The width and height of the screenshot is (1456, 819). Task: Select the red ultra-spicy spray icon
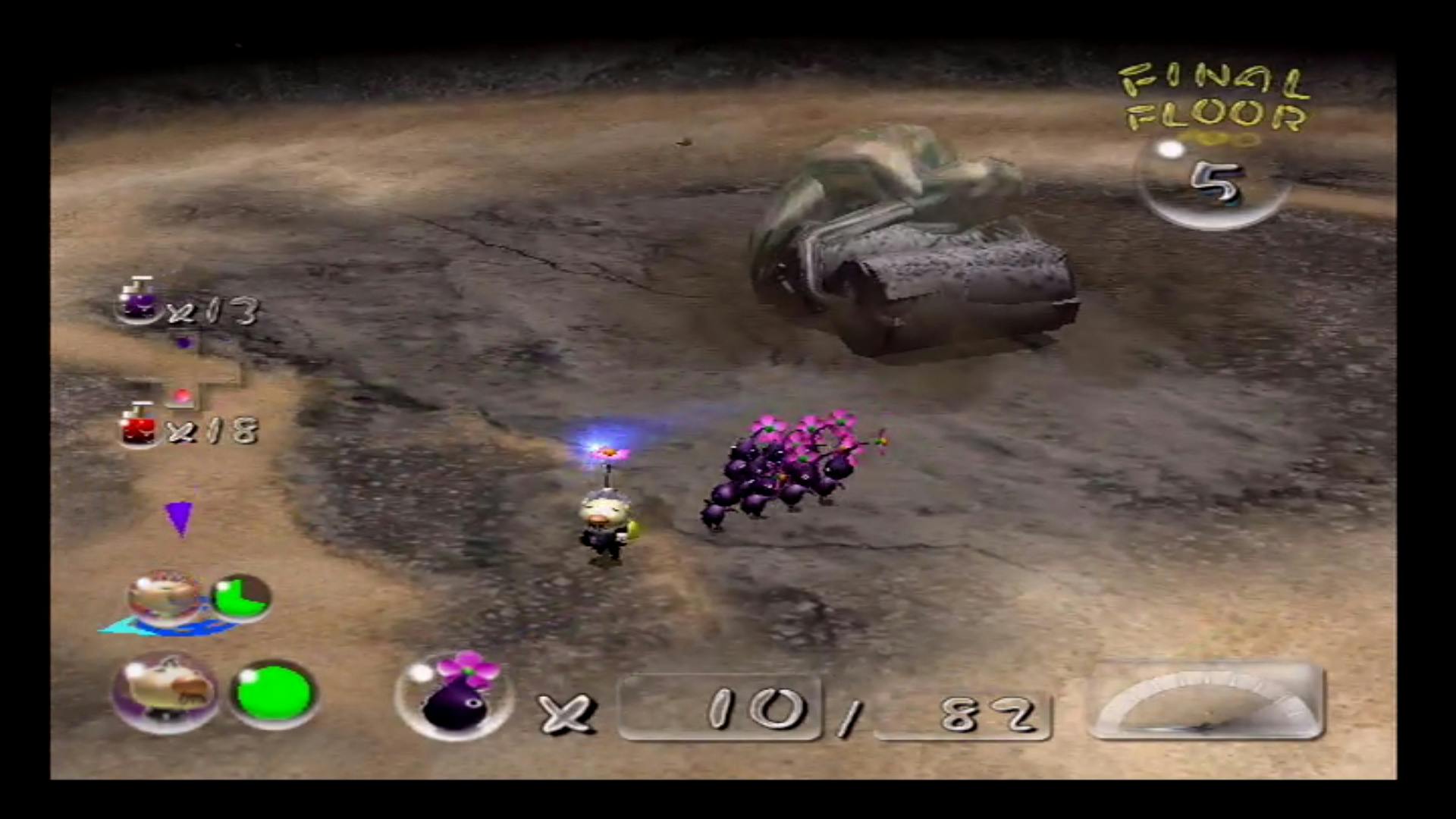[x=138, y=426]
